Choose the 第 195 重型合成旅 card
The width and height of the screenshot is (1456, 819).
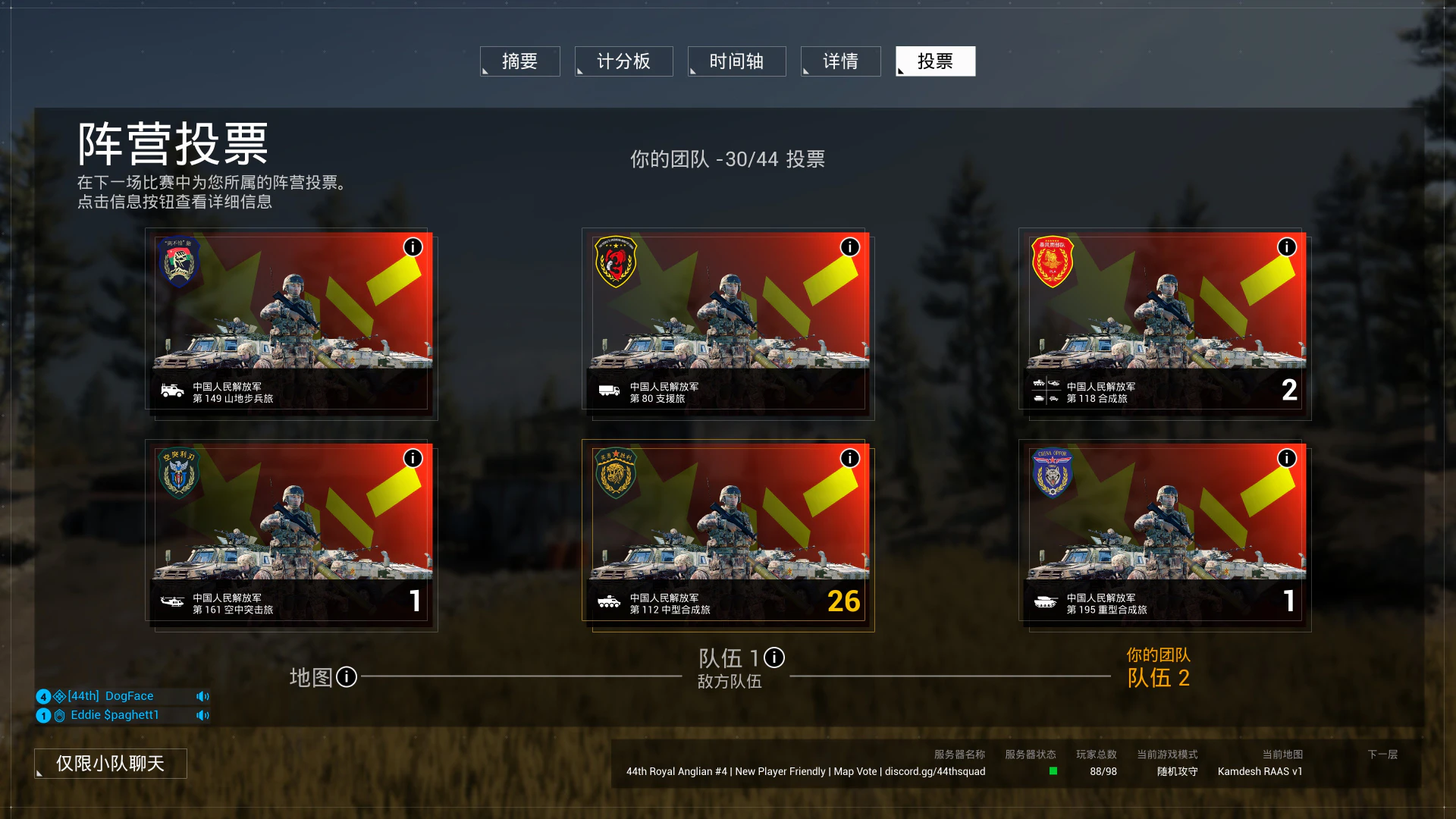[1165, 534]
